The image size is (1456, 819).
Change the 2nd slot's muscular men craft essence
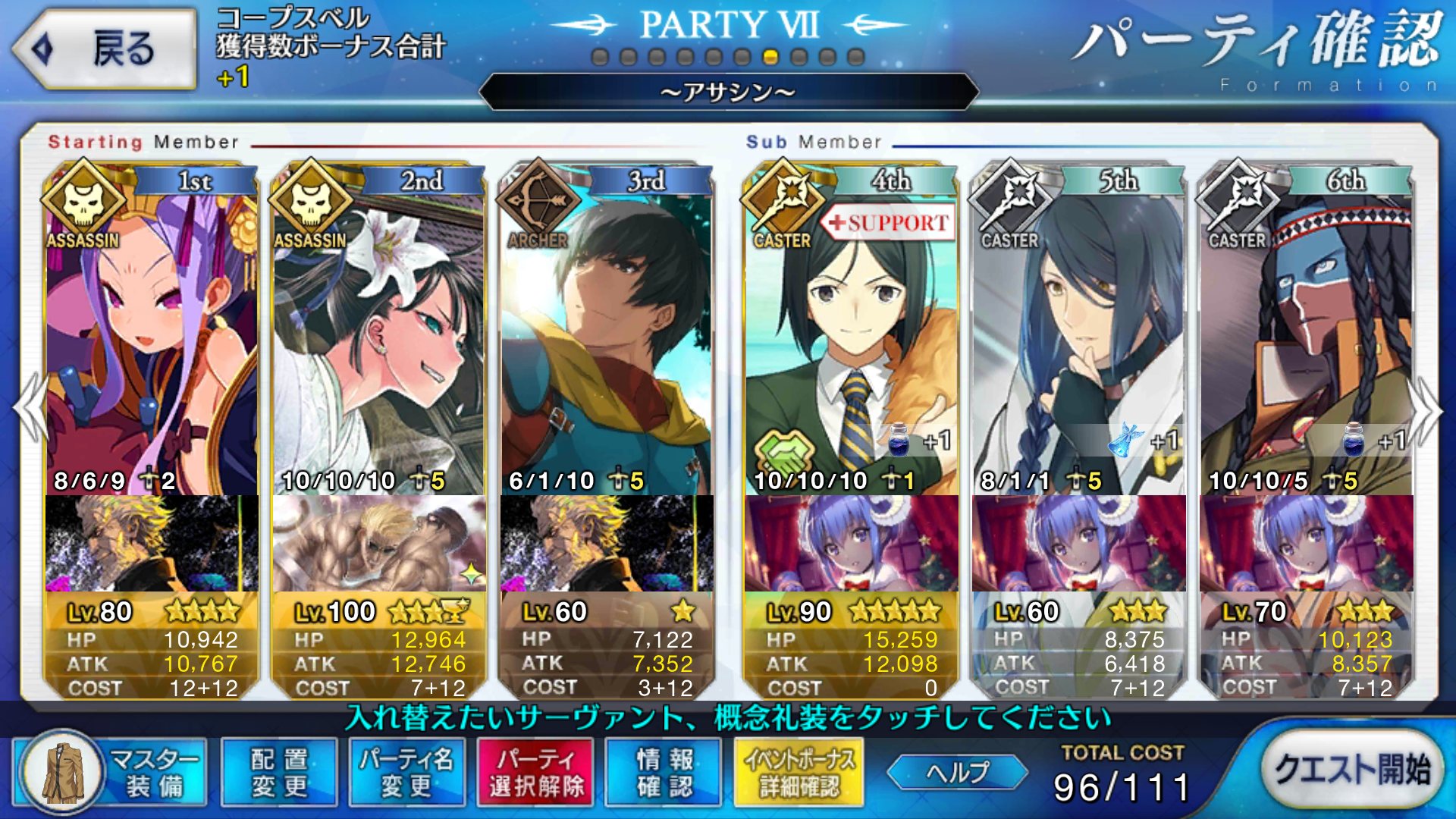coord(379,543)
